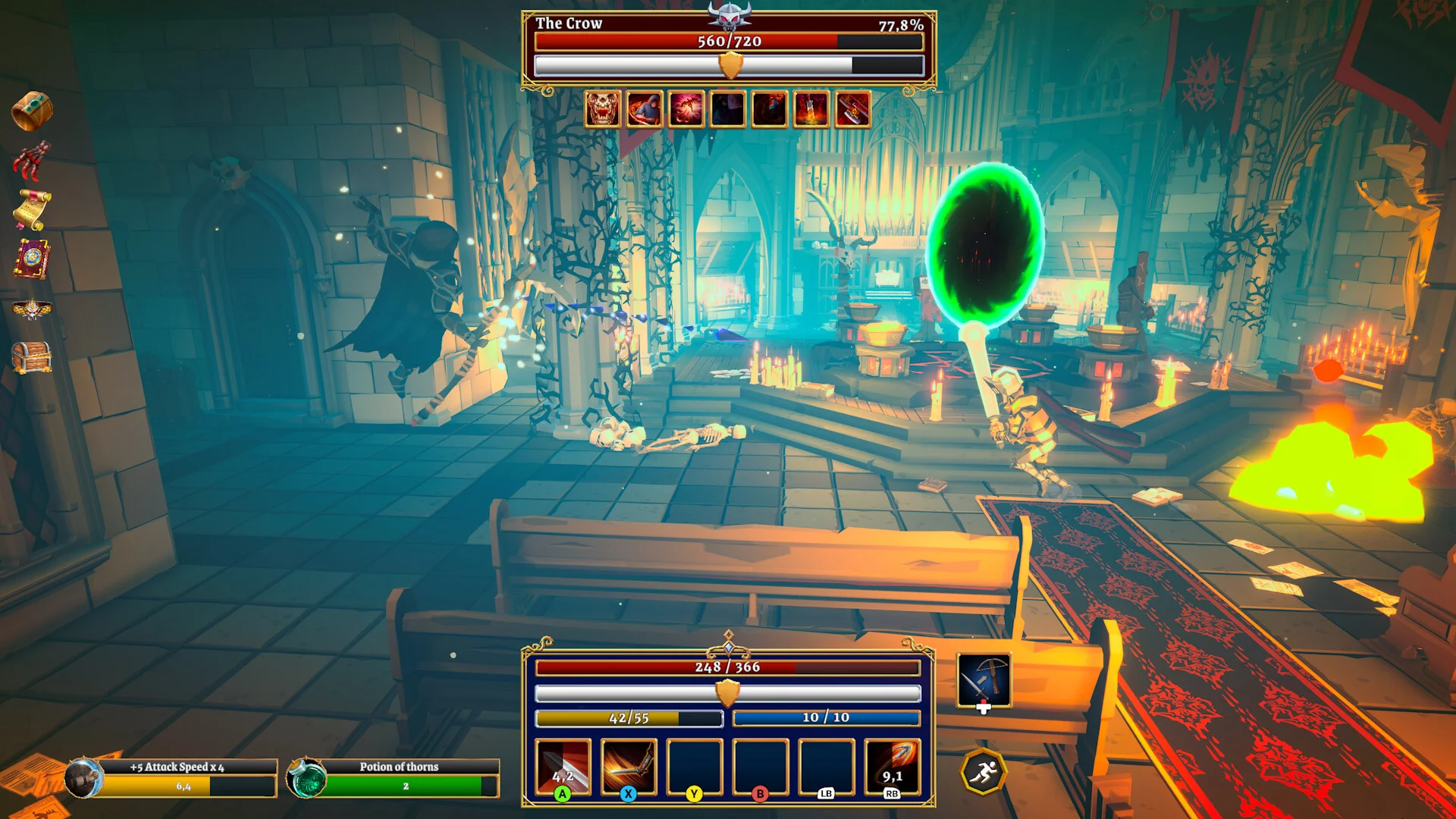Image resolution: width=1456 pixels, height=819 pixels.
Task: Activate the running figure sprint icon
Action: 984,772
